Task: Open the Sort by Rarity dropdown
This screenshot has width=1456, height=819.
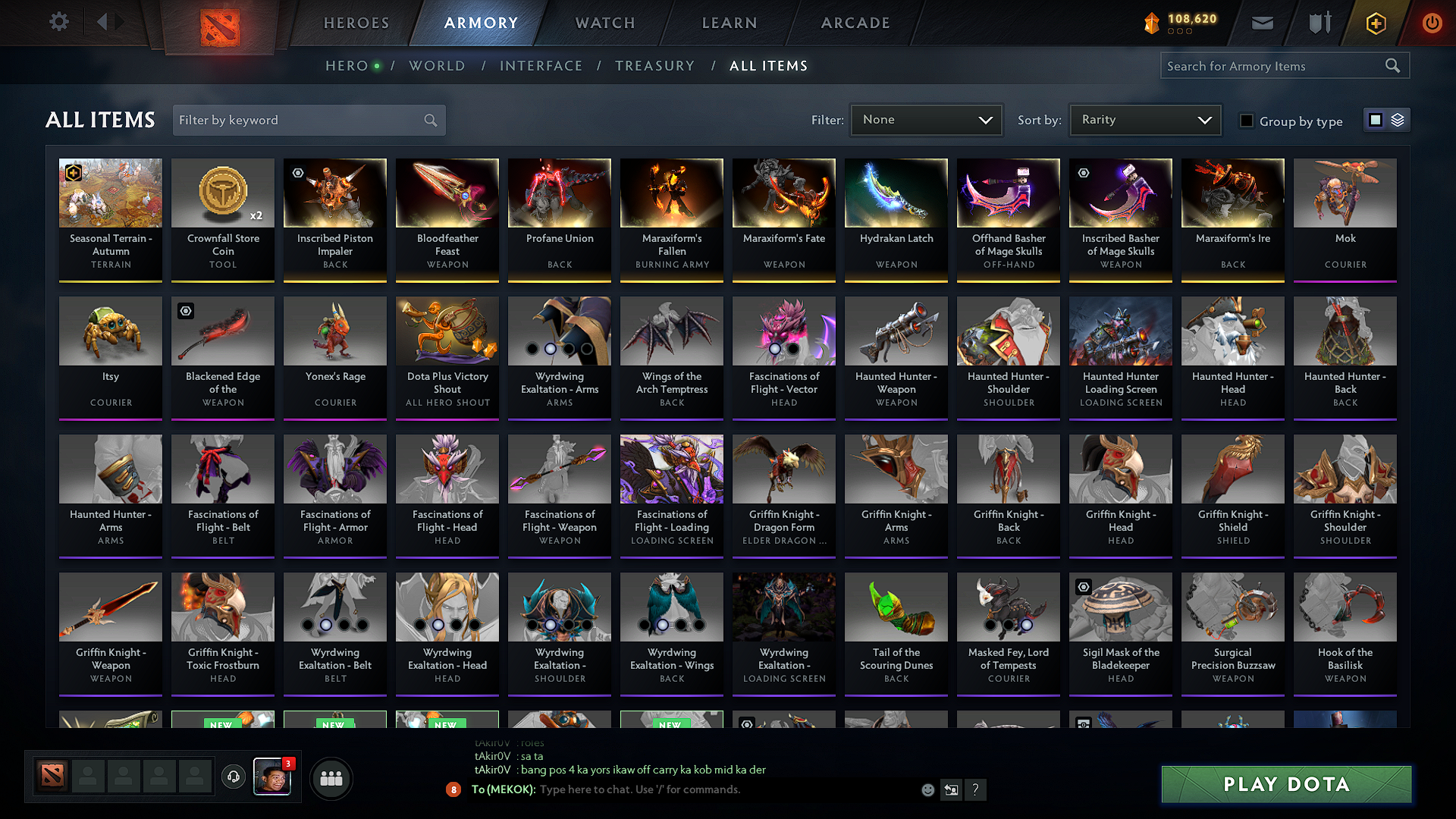Action: click(x=1144, y=120)
